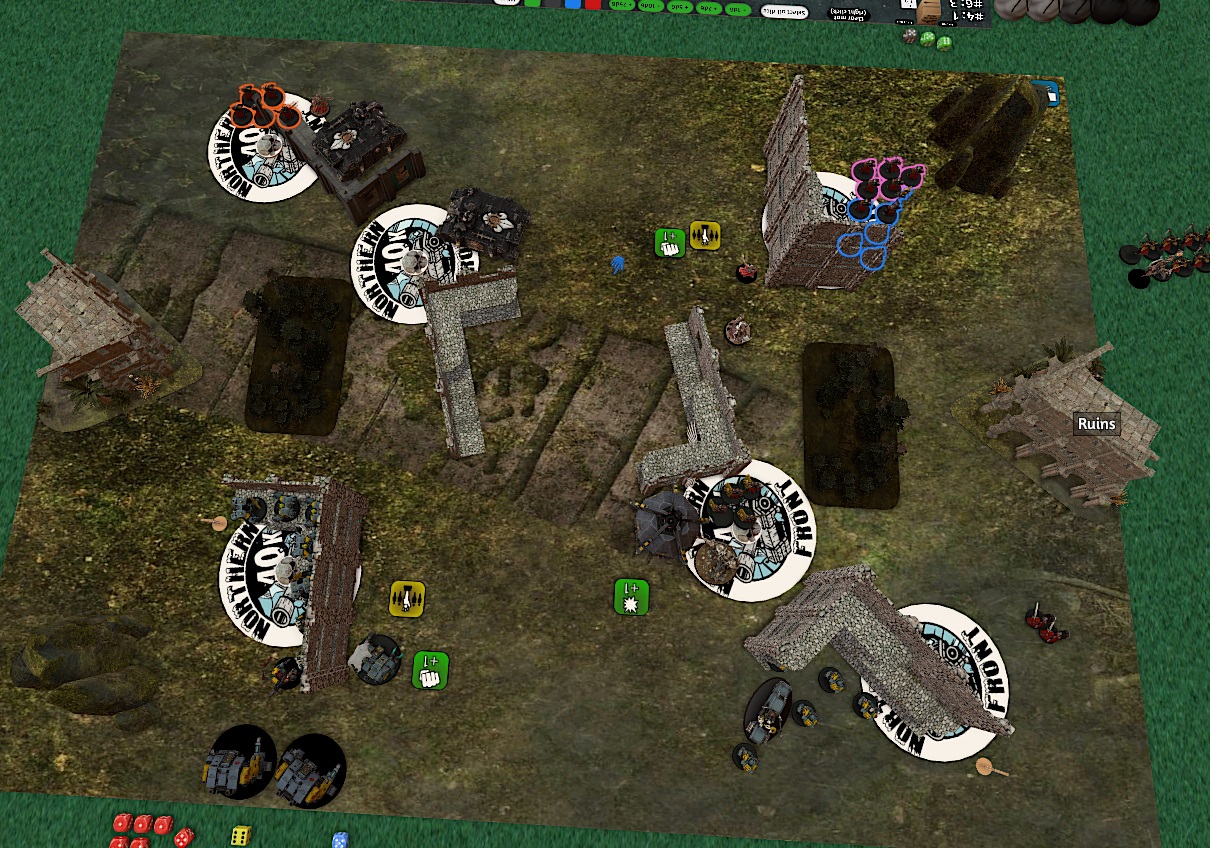The height and width of the screenshot is (848, 1210).
Task: Add 1d6 with the green dice button
Action: 738,9
